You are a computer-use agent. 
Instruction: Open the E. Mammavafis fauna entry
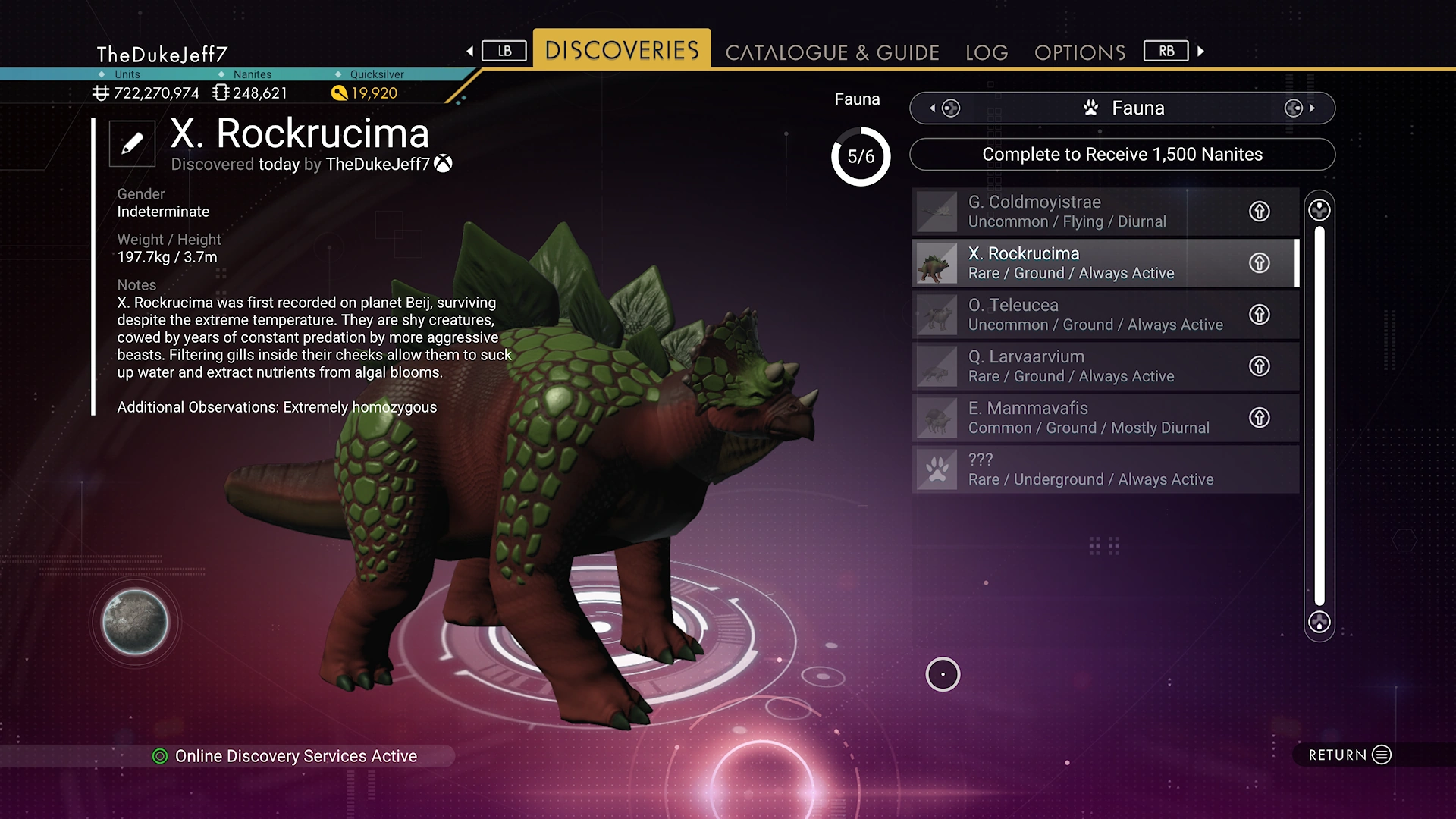click(1077, 418)
